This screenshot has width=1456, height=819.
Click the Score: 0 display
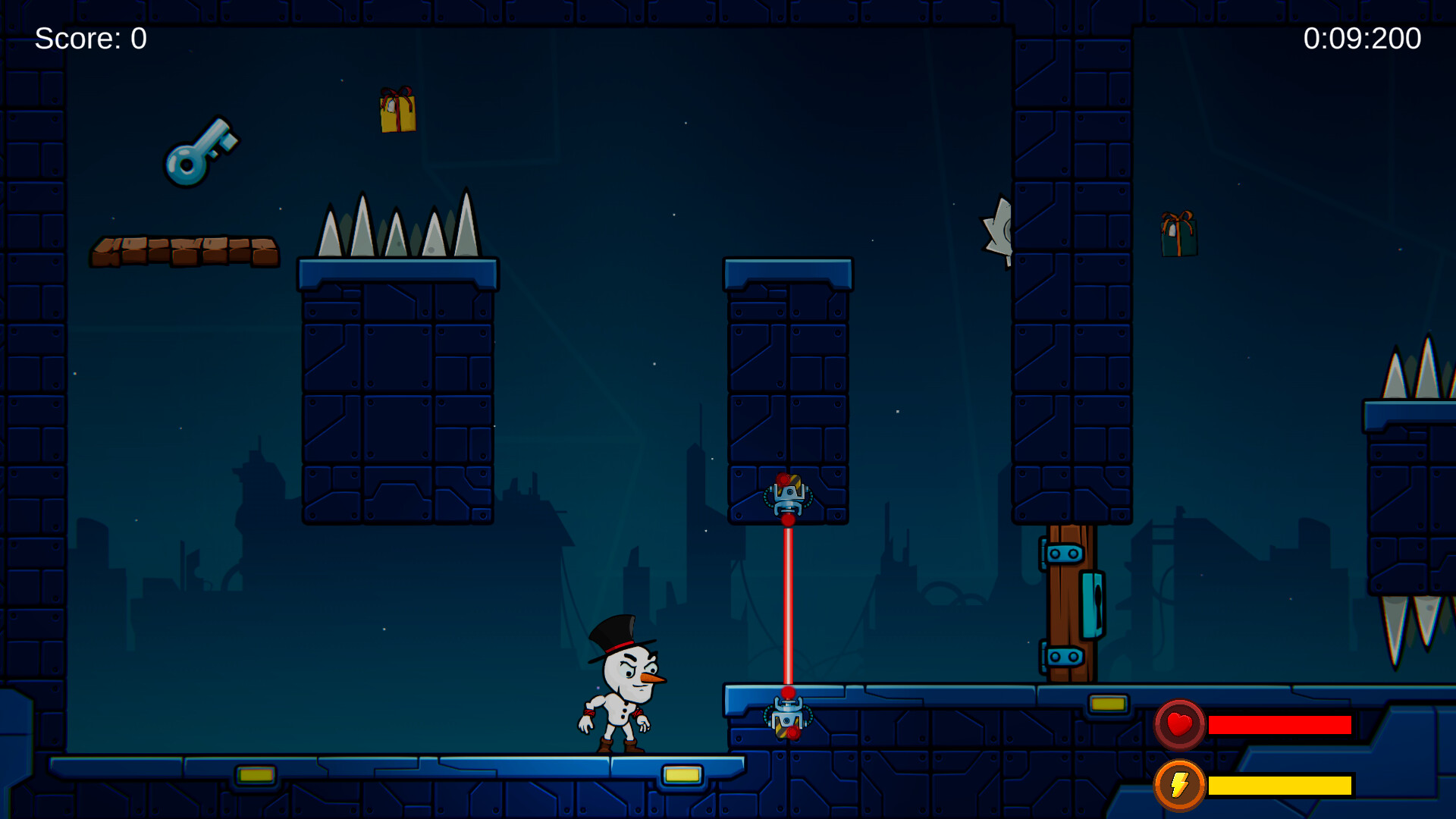(91, 36)
